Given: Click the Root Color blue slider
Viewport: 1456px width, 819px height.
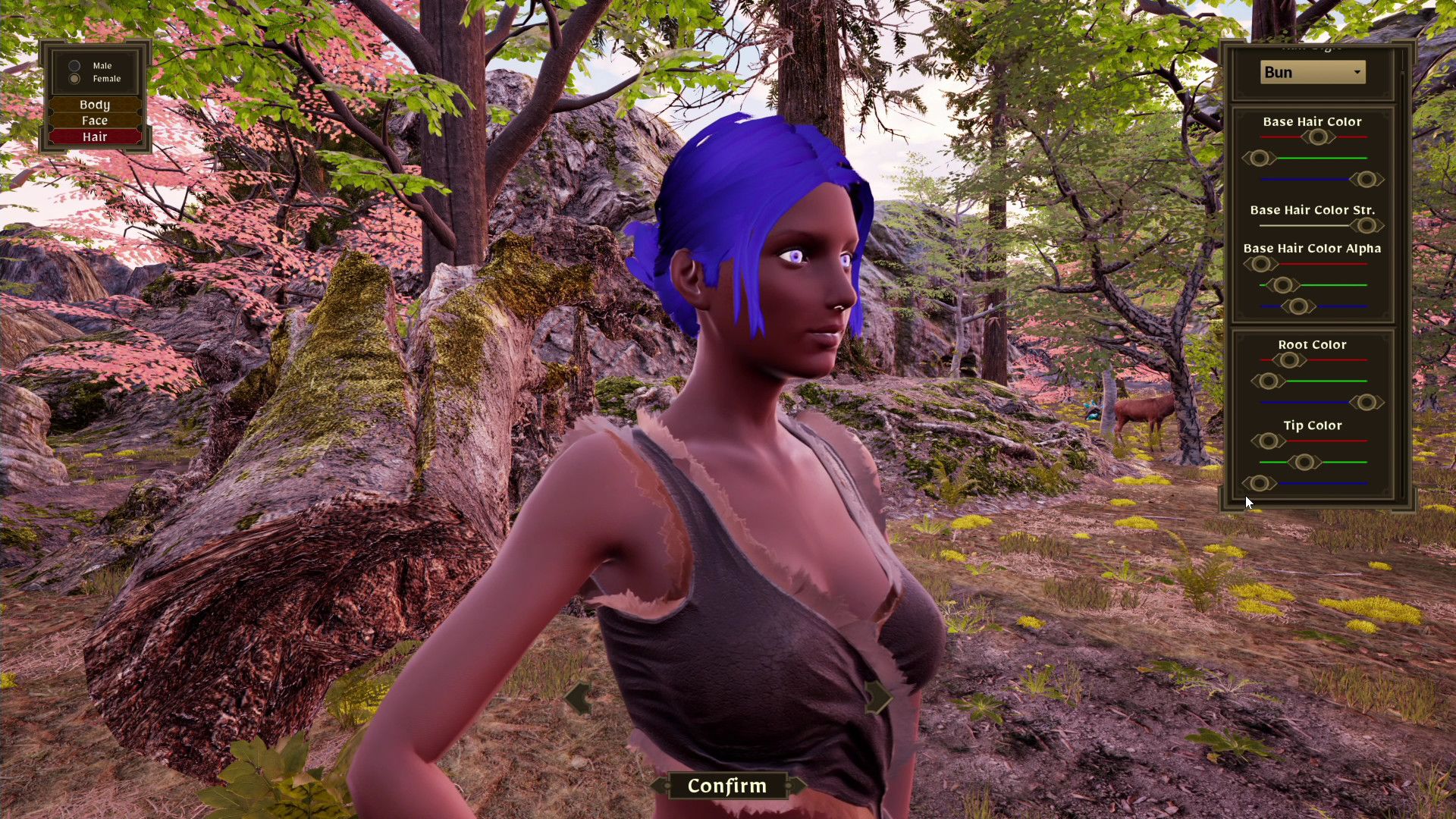Looking at the screenshot, I should tap(1367, 403).
